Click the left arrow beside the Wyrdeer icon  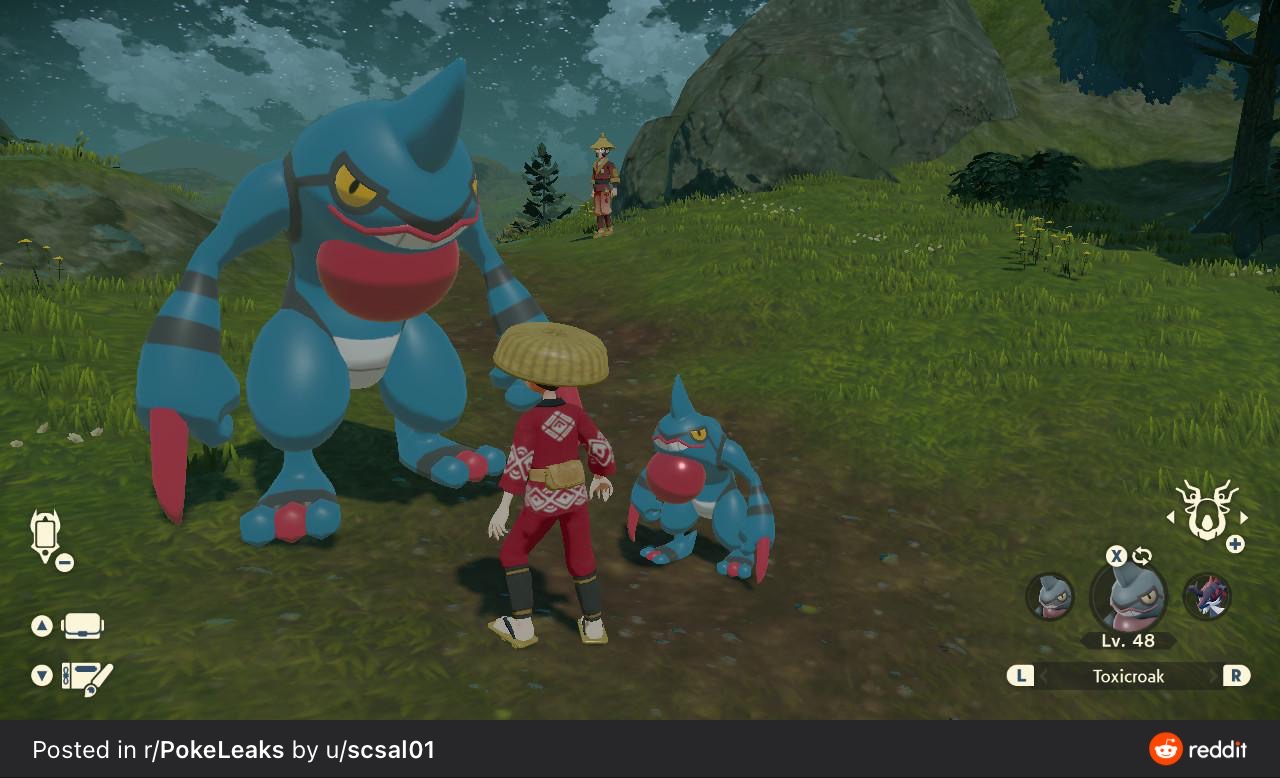(1171, 518)
